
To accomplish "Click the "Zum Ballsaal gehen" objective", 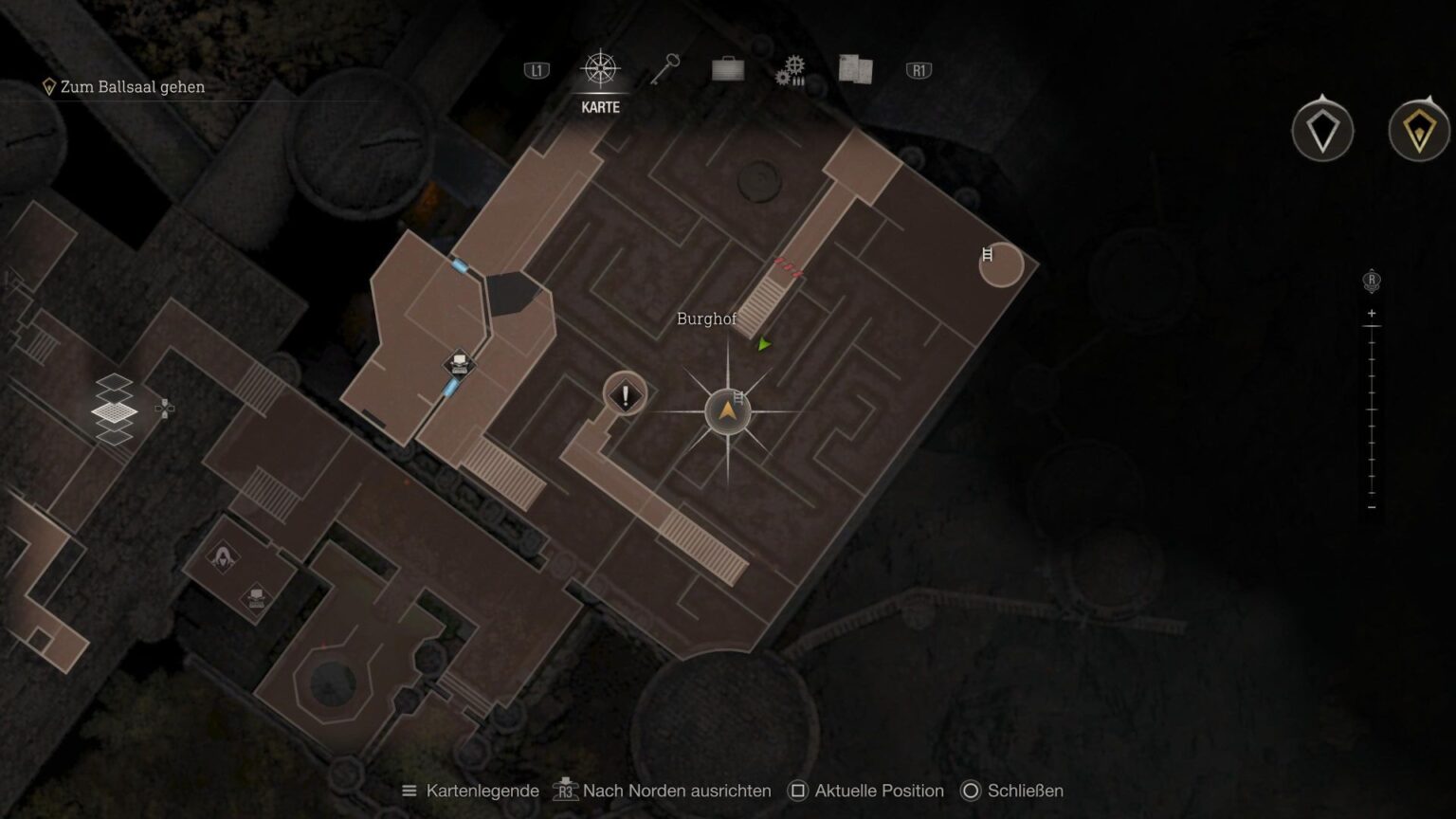I will point(132,87).
